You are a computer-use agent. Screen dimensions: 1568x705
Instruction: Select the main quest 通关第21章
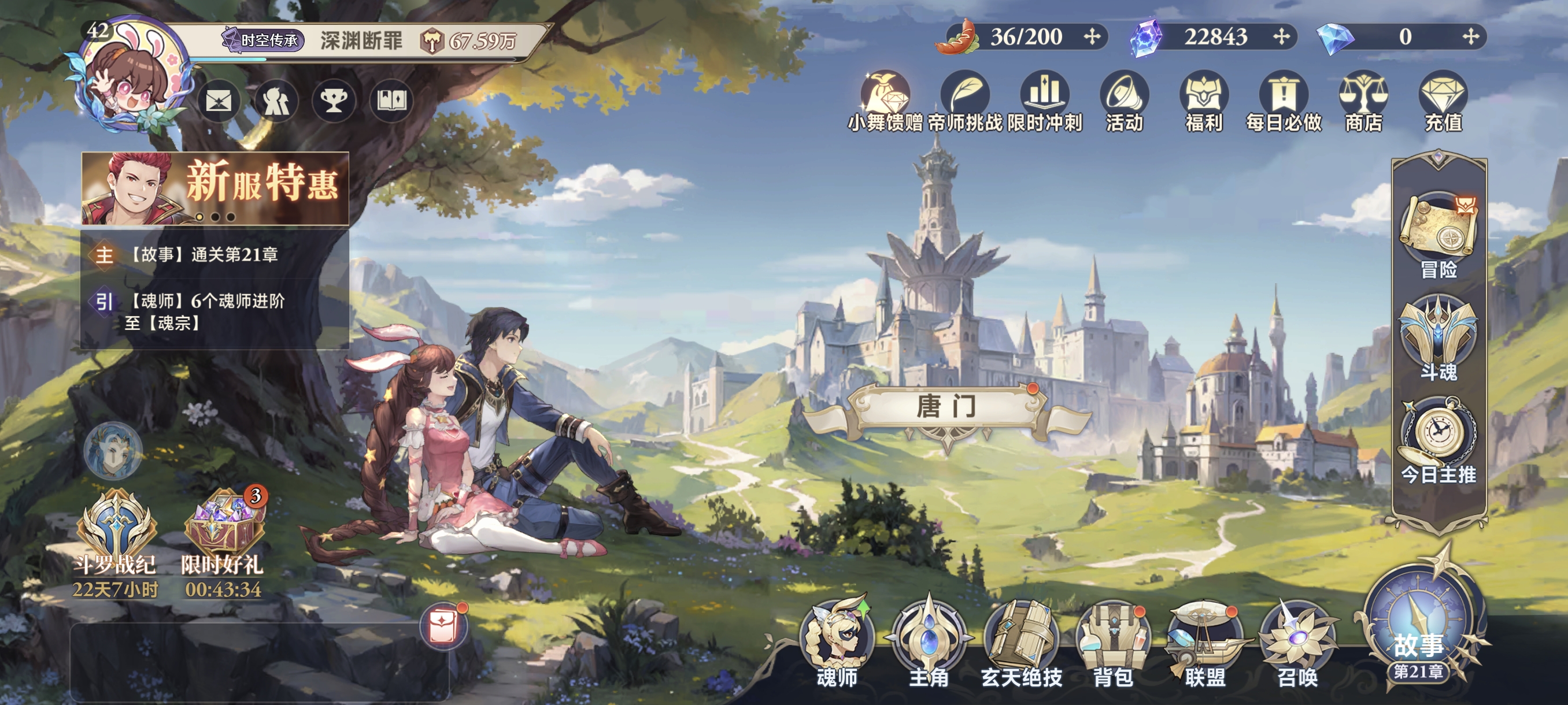[204, 254]
